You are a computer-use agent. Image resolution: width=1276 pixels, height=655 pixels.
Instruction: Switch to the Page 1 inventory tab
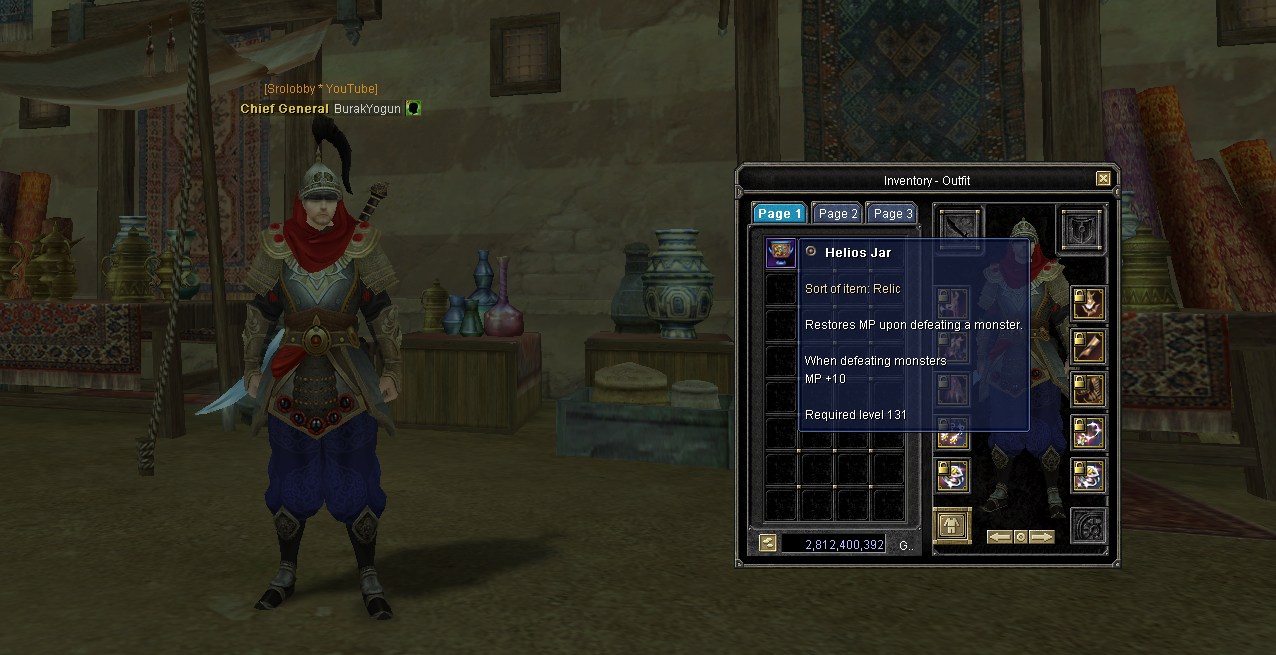[779, 213]
